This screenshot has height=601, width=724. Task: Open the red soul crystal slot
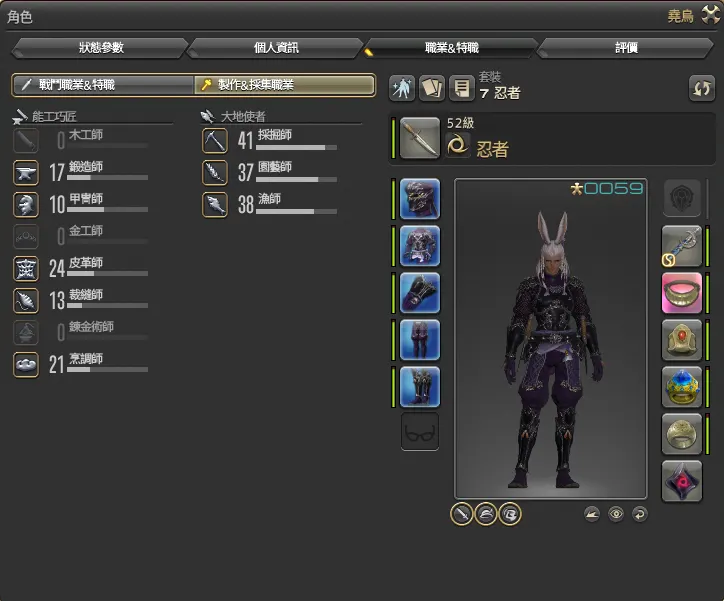(682, 481)
